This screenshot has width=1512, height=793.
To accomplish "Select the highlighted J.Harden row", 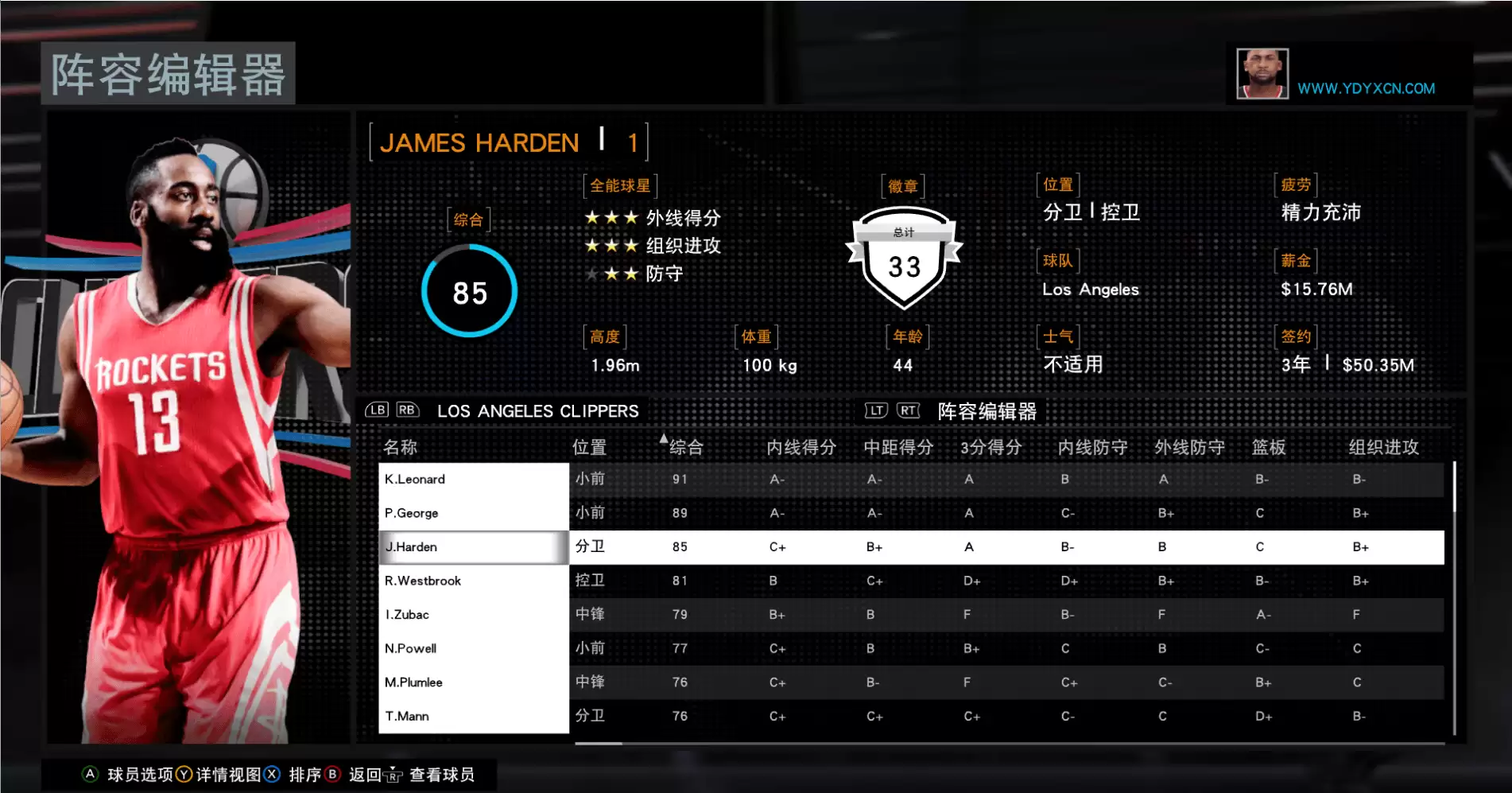I will [x=474, y=547].
